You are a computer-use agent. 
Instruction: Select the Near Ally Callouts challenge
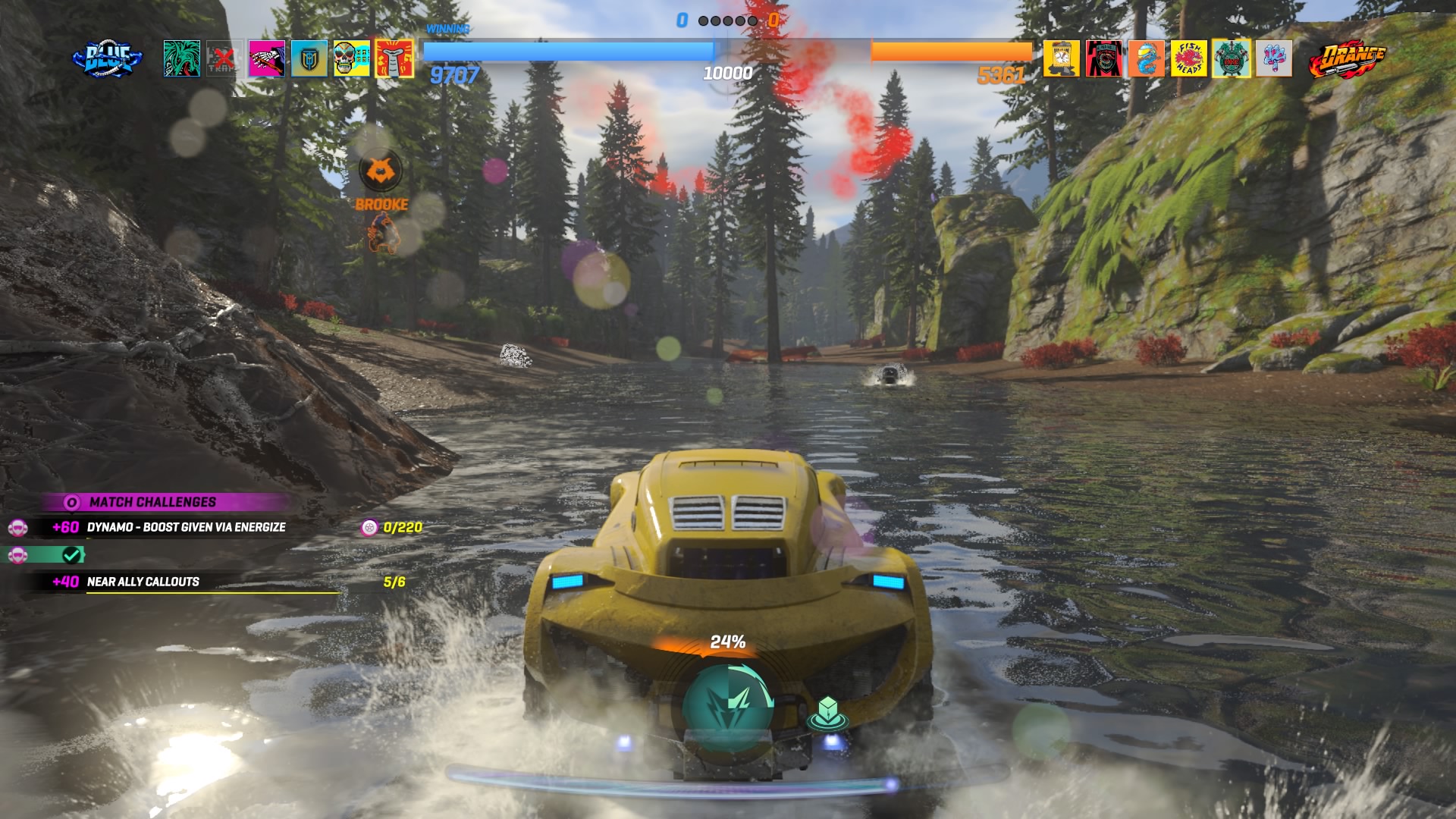(143, 582)
